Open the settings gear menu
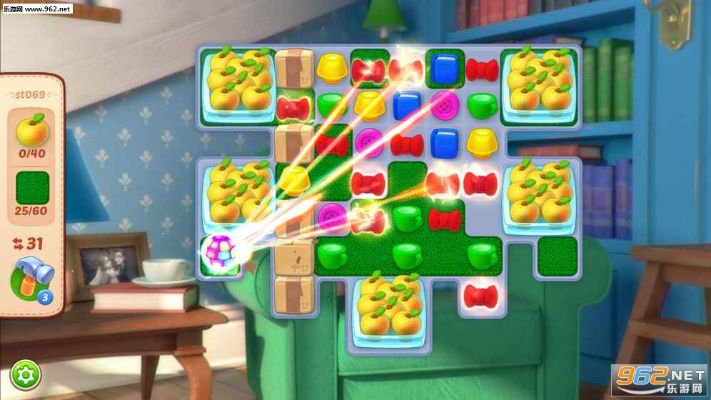 coord(25,376)
